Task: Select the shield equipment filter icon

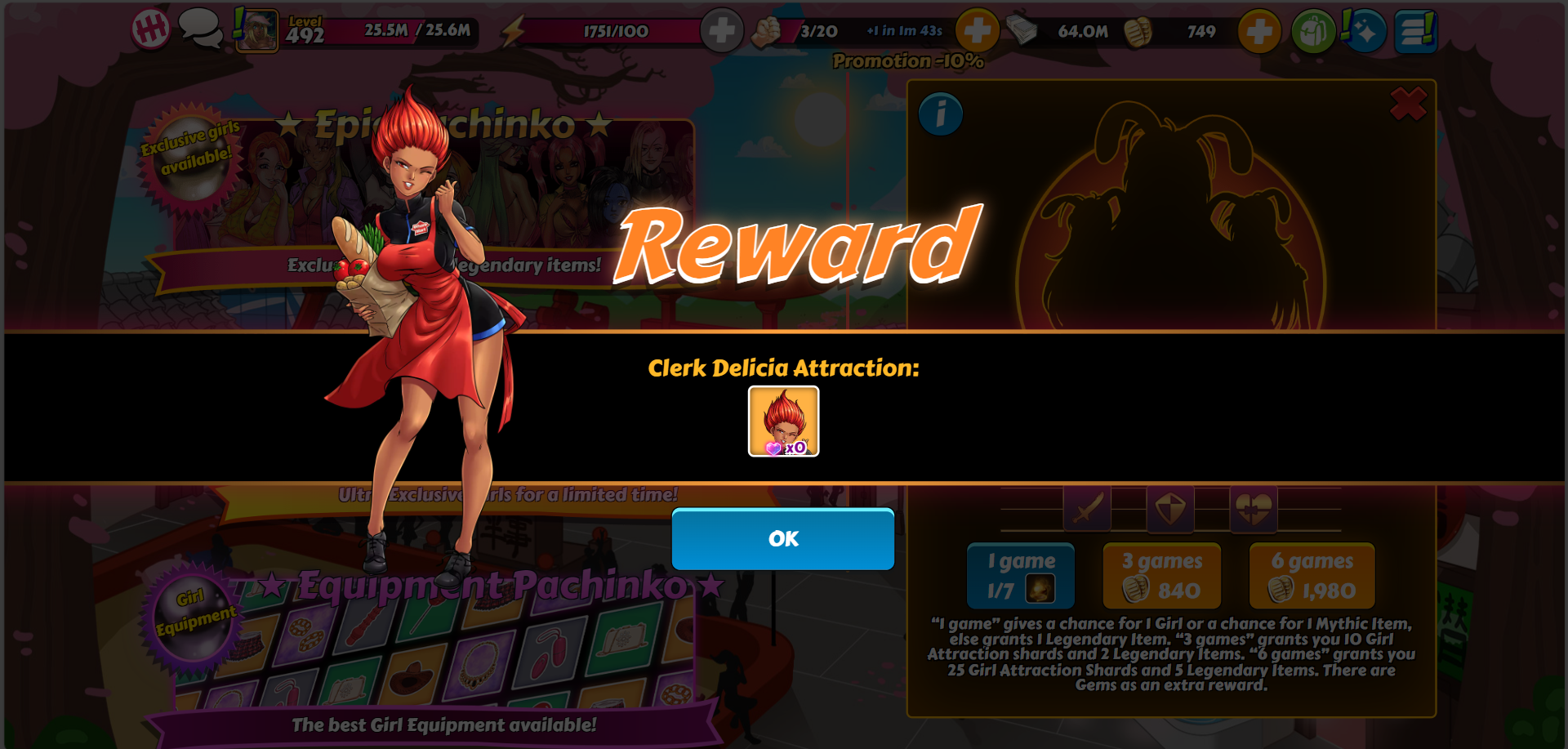Action: [x=1170, y=509]
